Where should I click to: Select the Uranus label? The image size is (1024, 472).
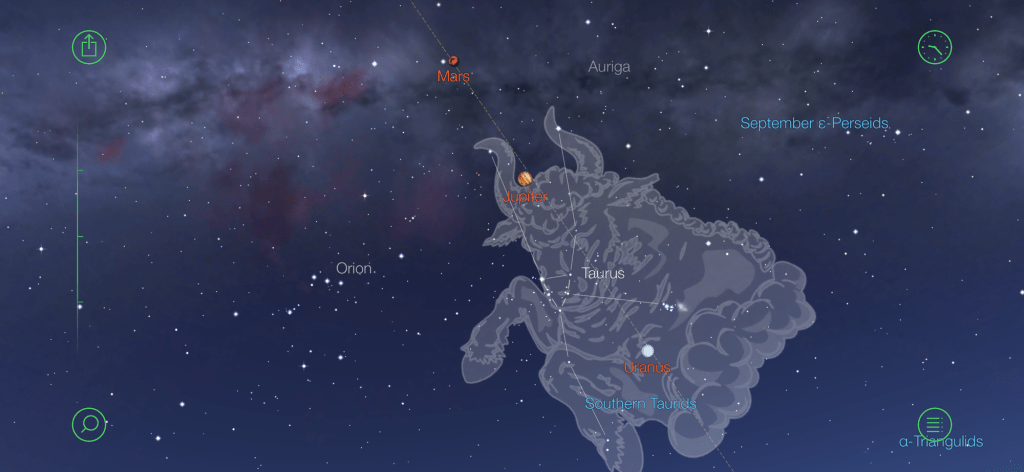point(647,367)
